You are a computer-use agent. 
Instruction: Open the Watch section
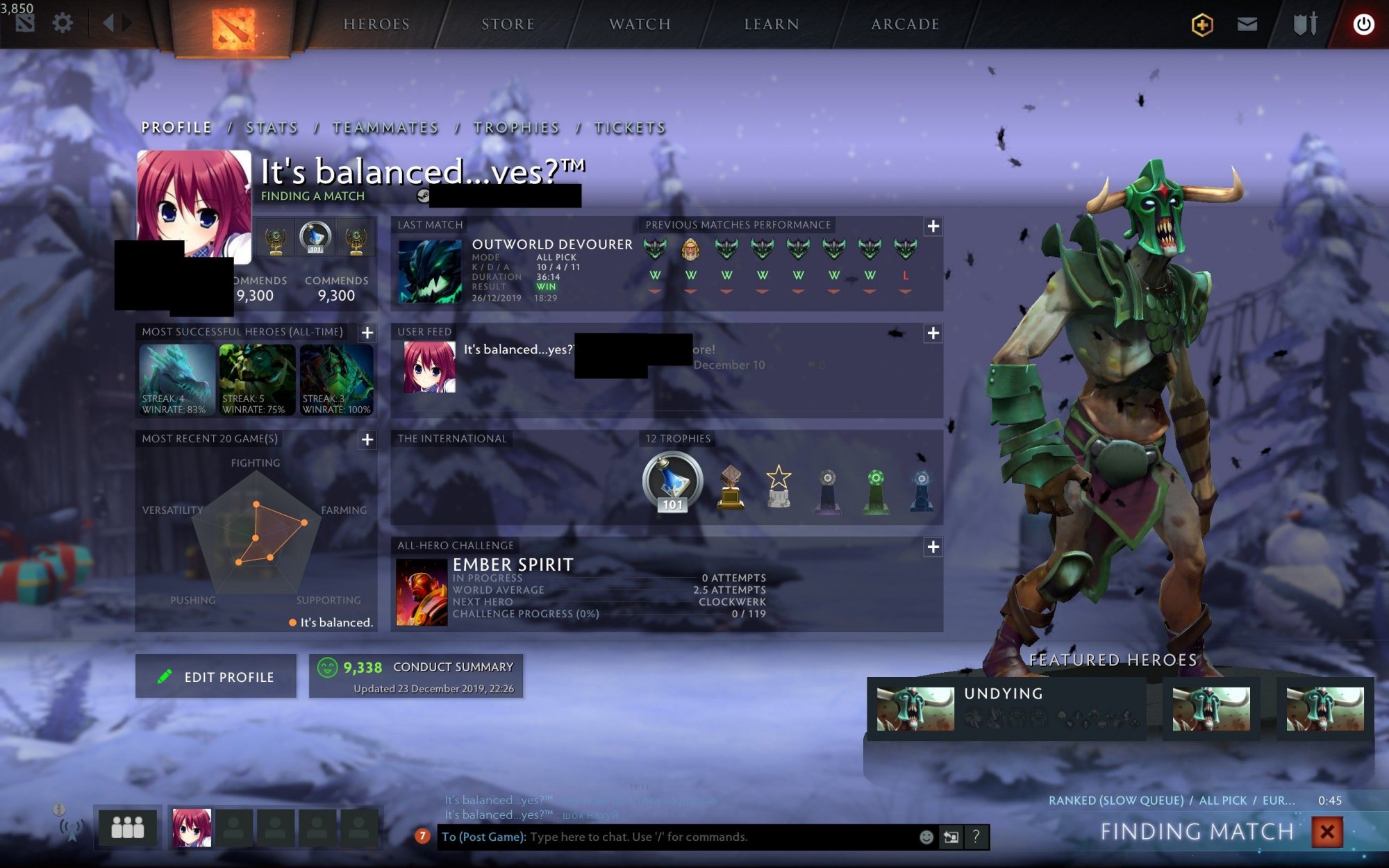point(640,24)
